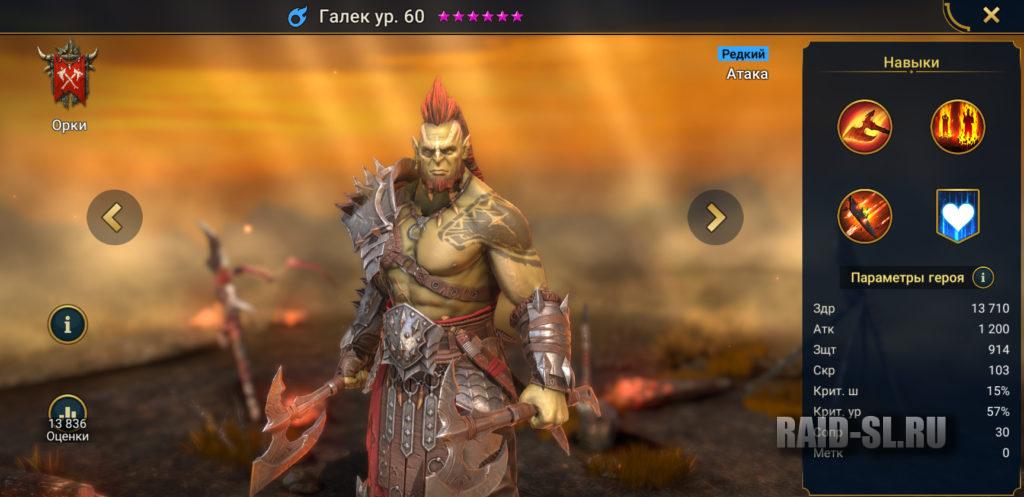Show the previous hero with left arrow

pyautogui.click(x=114, y=217)
